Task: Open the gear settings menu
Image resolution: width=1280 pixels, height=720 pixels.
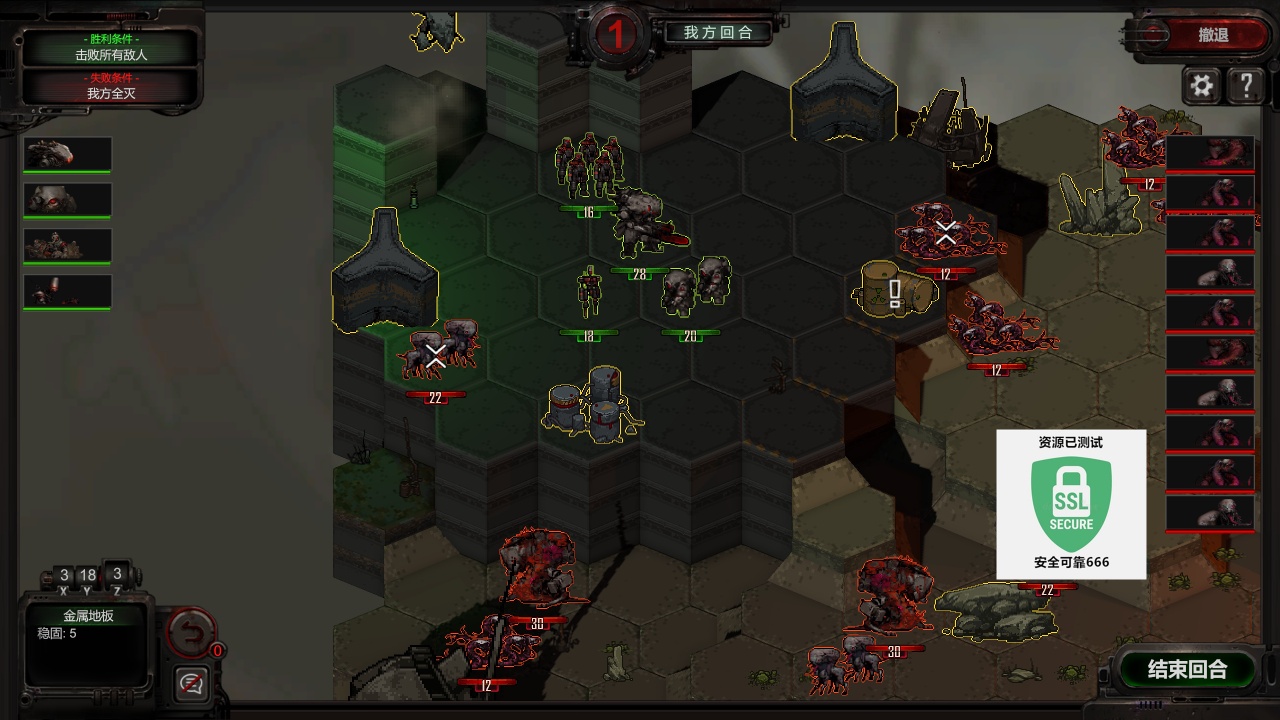Action: tap(1202, 86)
